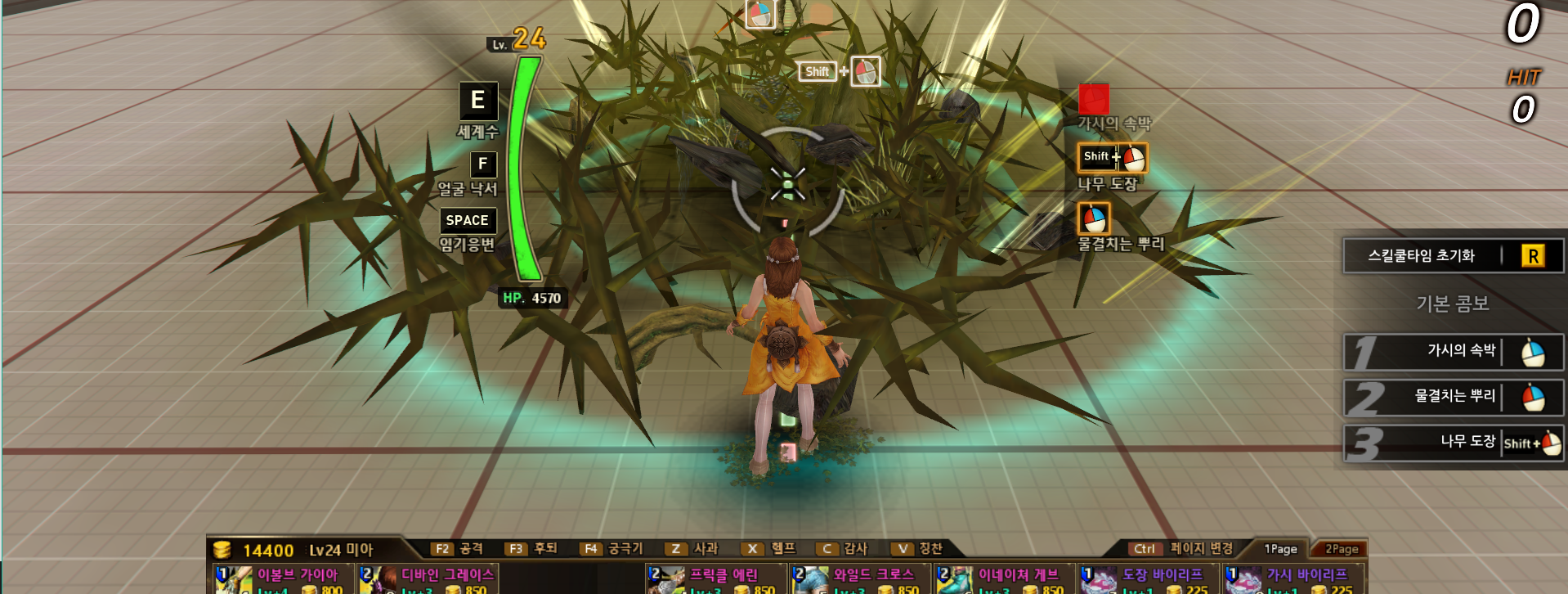1568x594 pixels.
Task: Click the red 가시의 속박 skill icon
Action: coord(1094,99)
